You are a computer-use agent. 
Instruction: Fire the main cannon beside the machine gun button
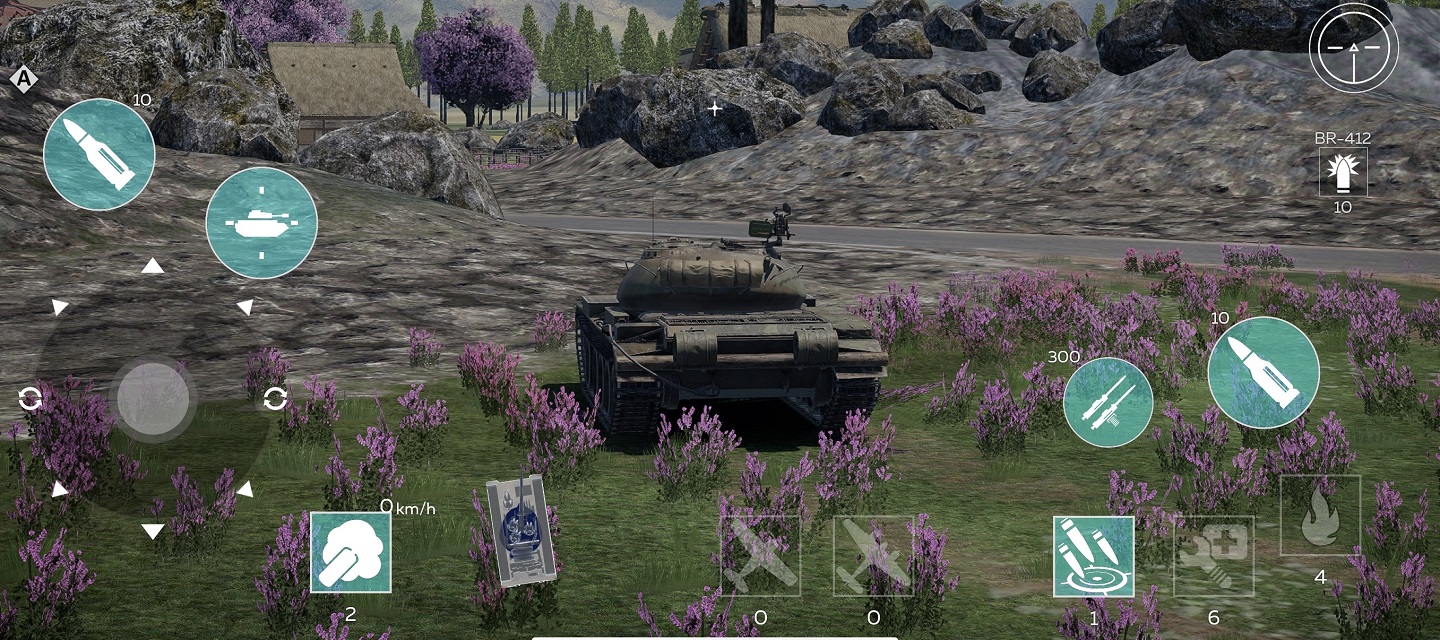pos(1263,372)
